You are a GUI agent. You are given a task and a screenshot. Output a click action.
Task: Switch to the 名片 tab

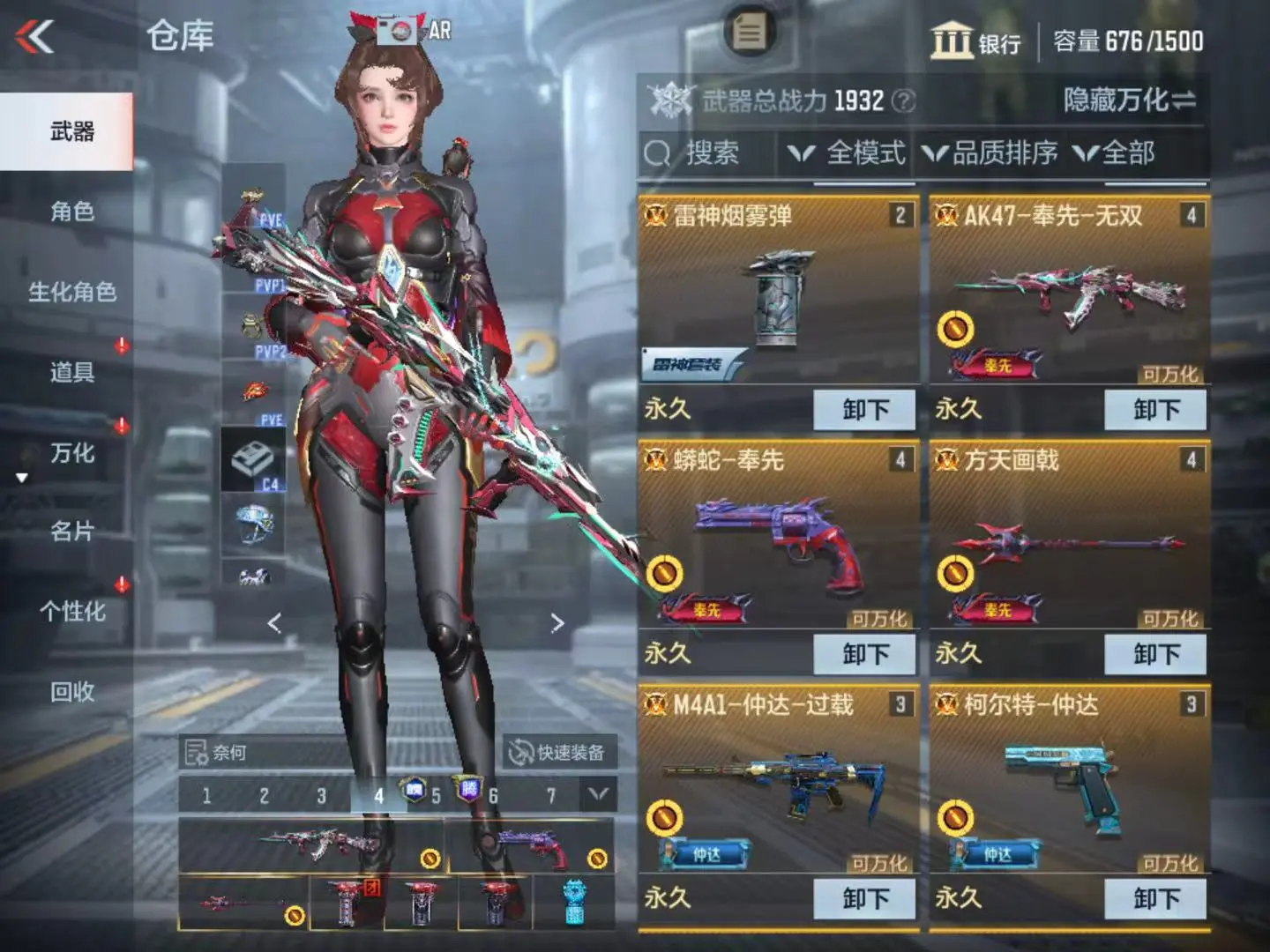coord(71,532)
